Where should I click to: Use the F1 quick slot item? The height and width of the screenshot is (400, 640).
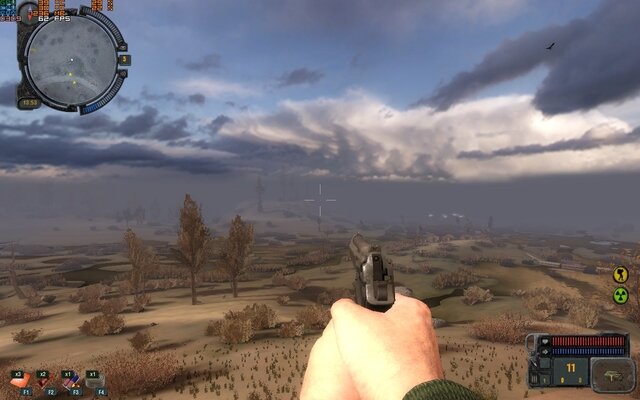(x=21, y=380)
